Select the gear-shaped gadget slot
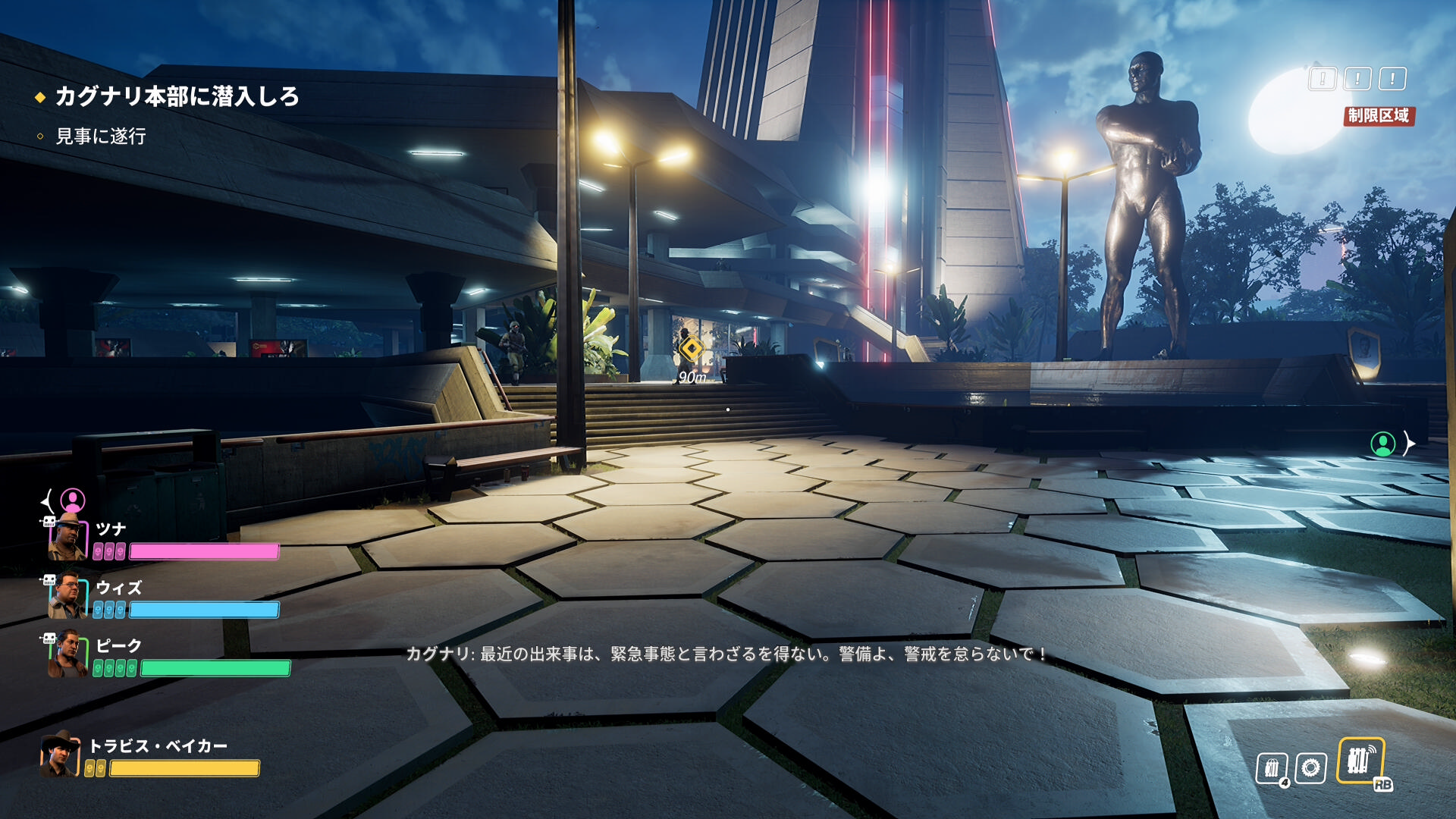Screen dimensions: 1456x819 [x=1310, y=767]
